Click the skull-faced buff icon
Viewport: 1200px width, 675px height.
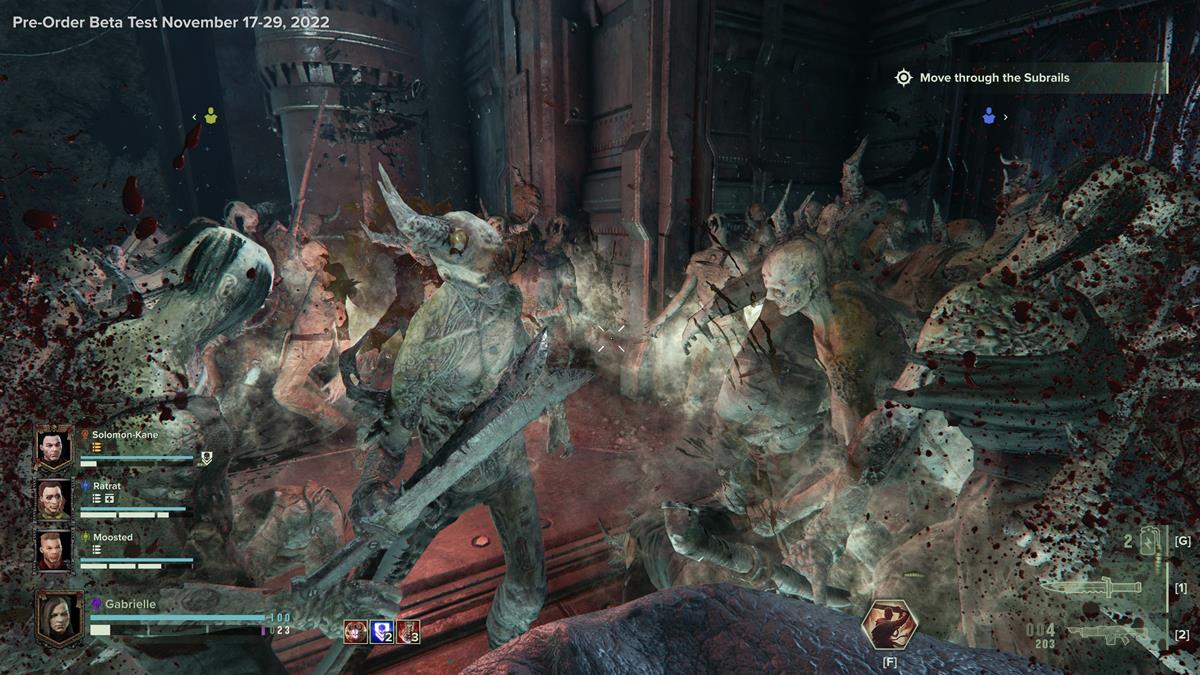pos(355,632)
